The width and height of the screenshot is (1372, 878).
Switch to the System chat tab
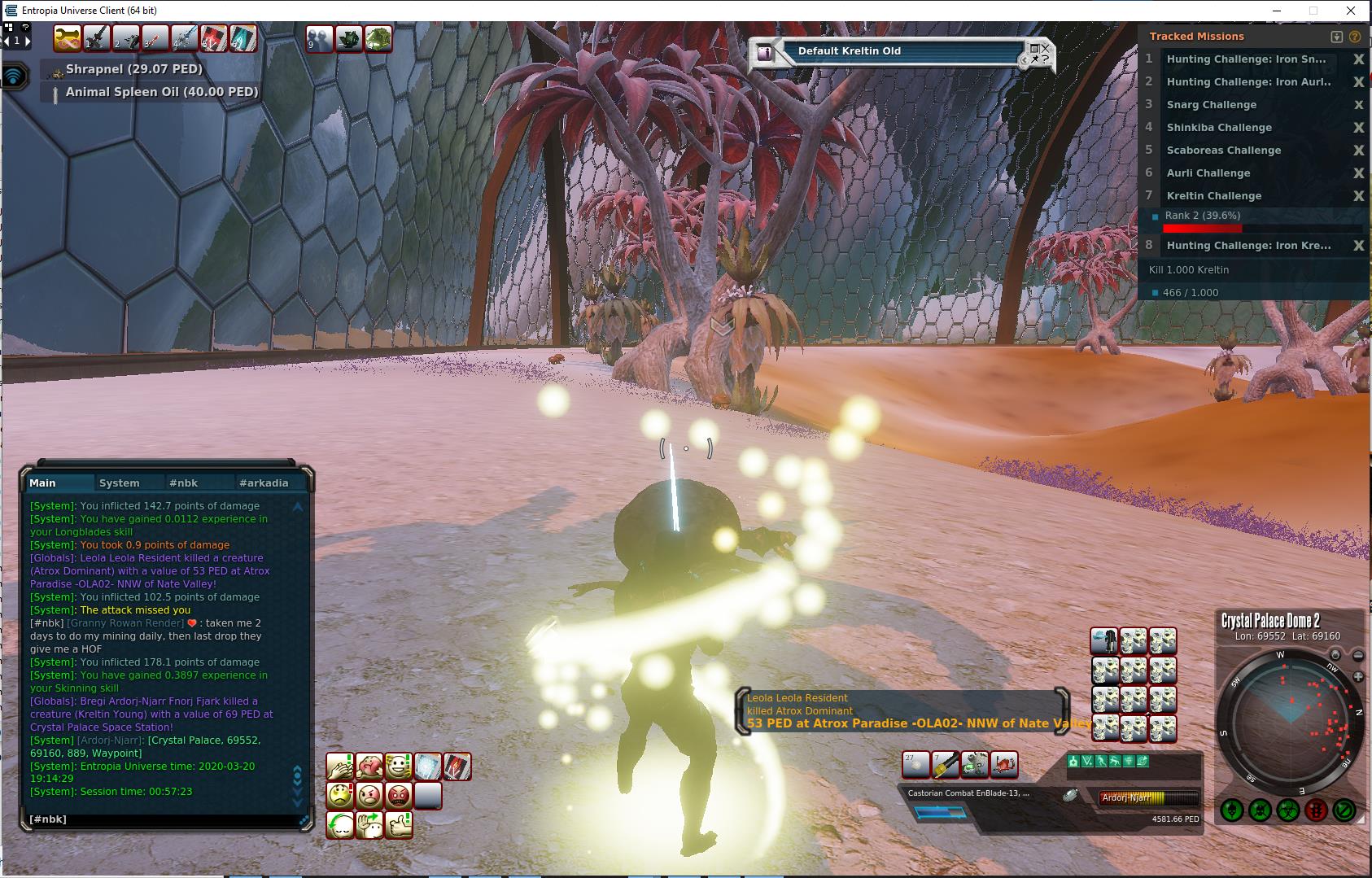click(x=119, y=483)
